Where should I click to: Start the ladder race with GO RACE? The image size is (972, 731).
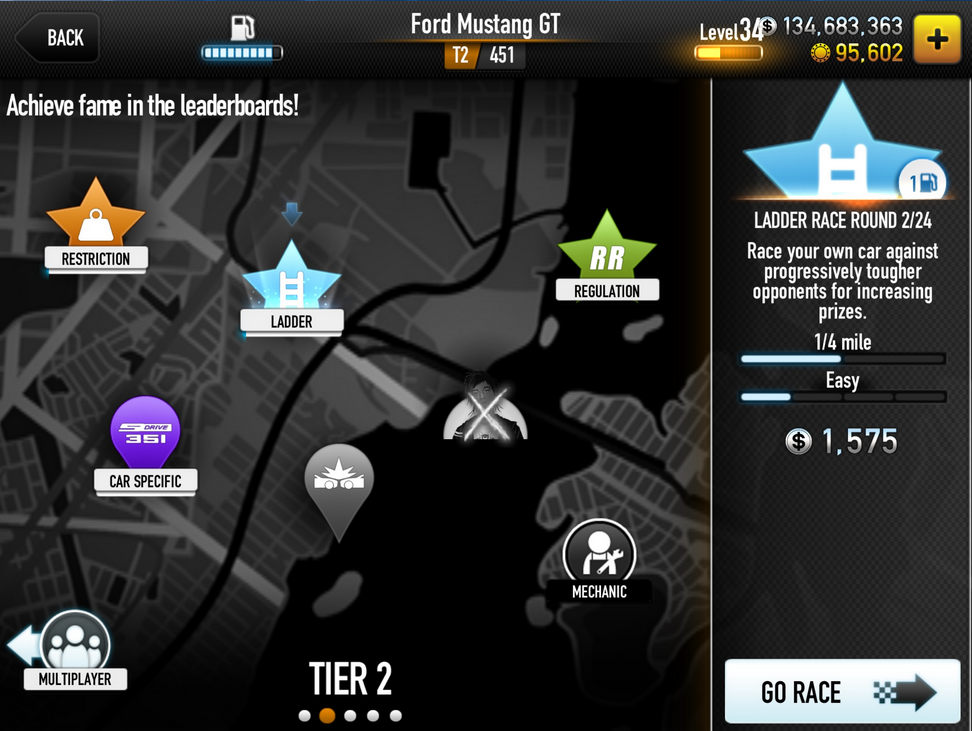[x=842, y=691]
